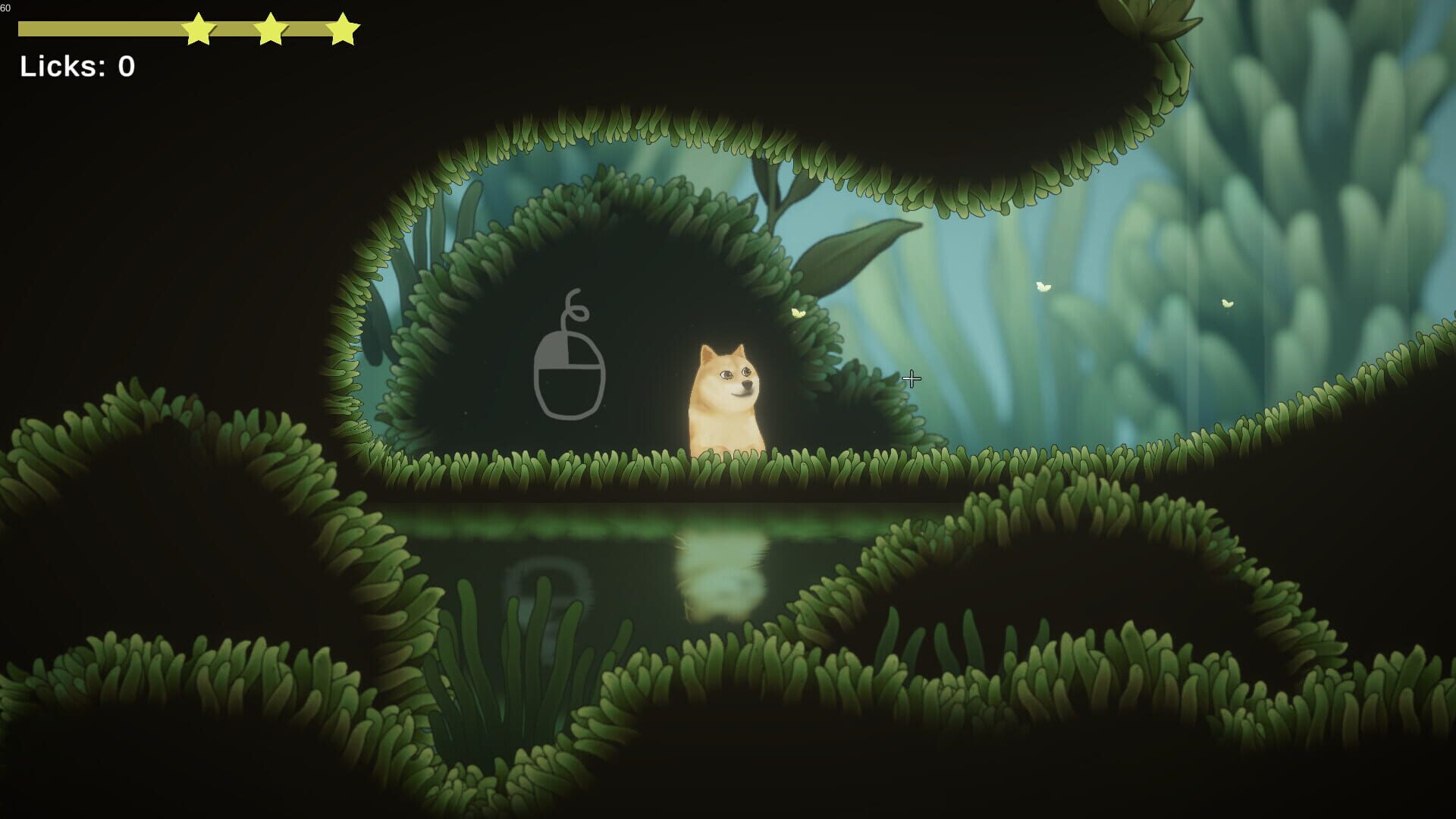Image resolution: width=1456 pixels, height=819 pixels.
Task: Click the yellow progress bar
Action: [99, 30]
